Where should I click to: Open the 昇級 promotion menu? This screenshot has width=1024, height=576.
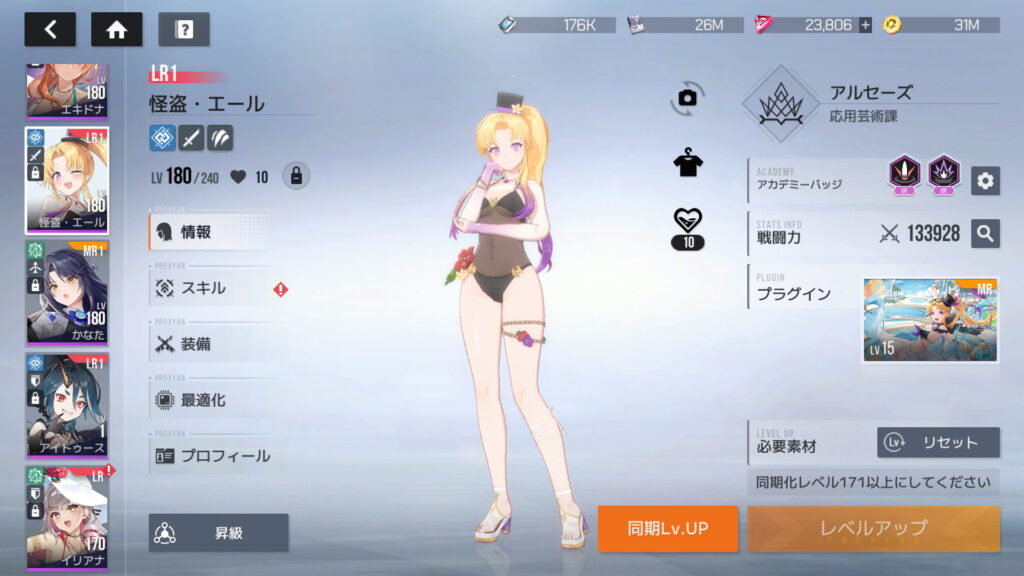point(219,533)
